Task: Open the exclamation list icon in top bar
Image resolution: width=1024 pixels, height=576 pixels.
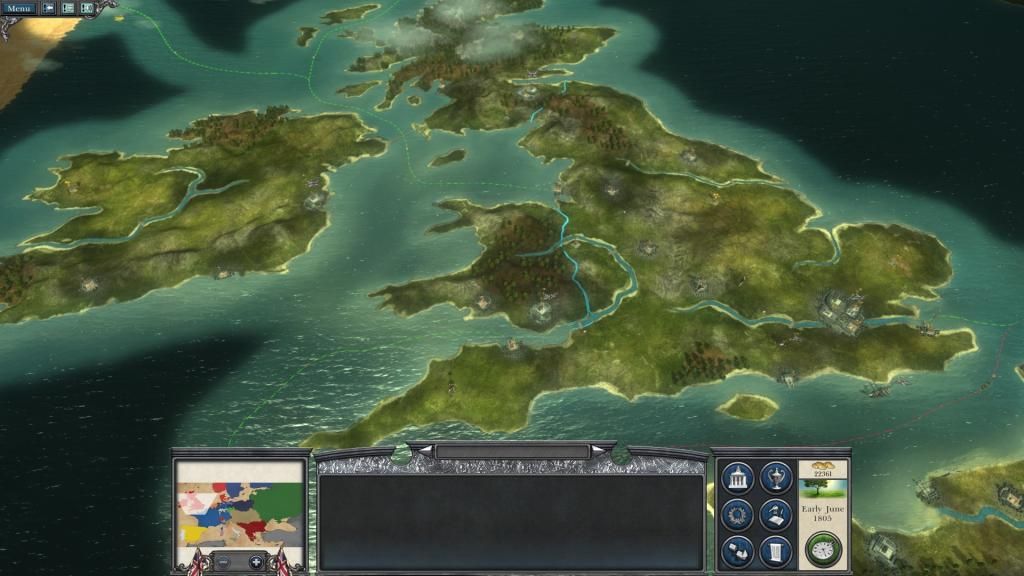Action: point(68,8)
